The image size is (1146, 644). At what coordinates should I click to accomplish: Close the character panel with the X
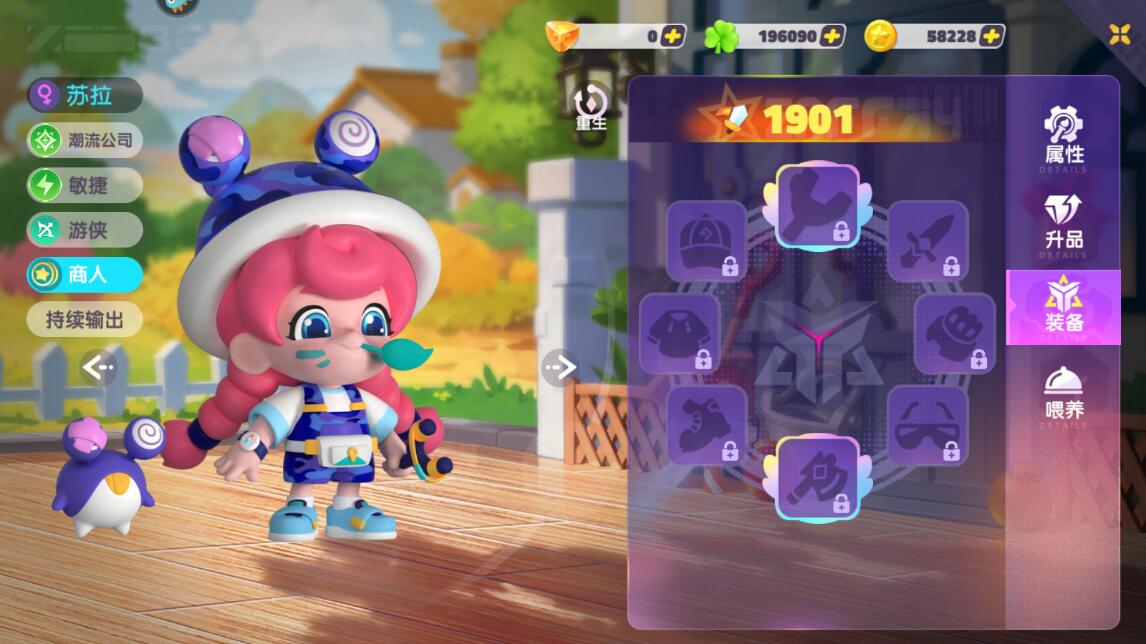pyautogui.click(x=1120, y=34)
